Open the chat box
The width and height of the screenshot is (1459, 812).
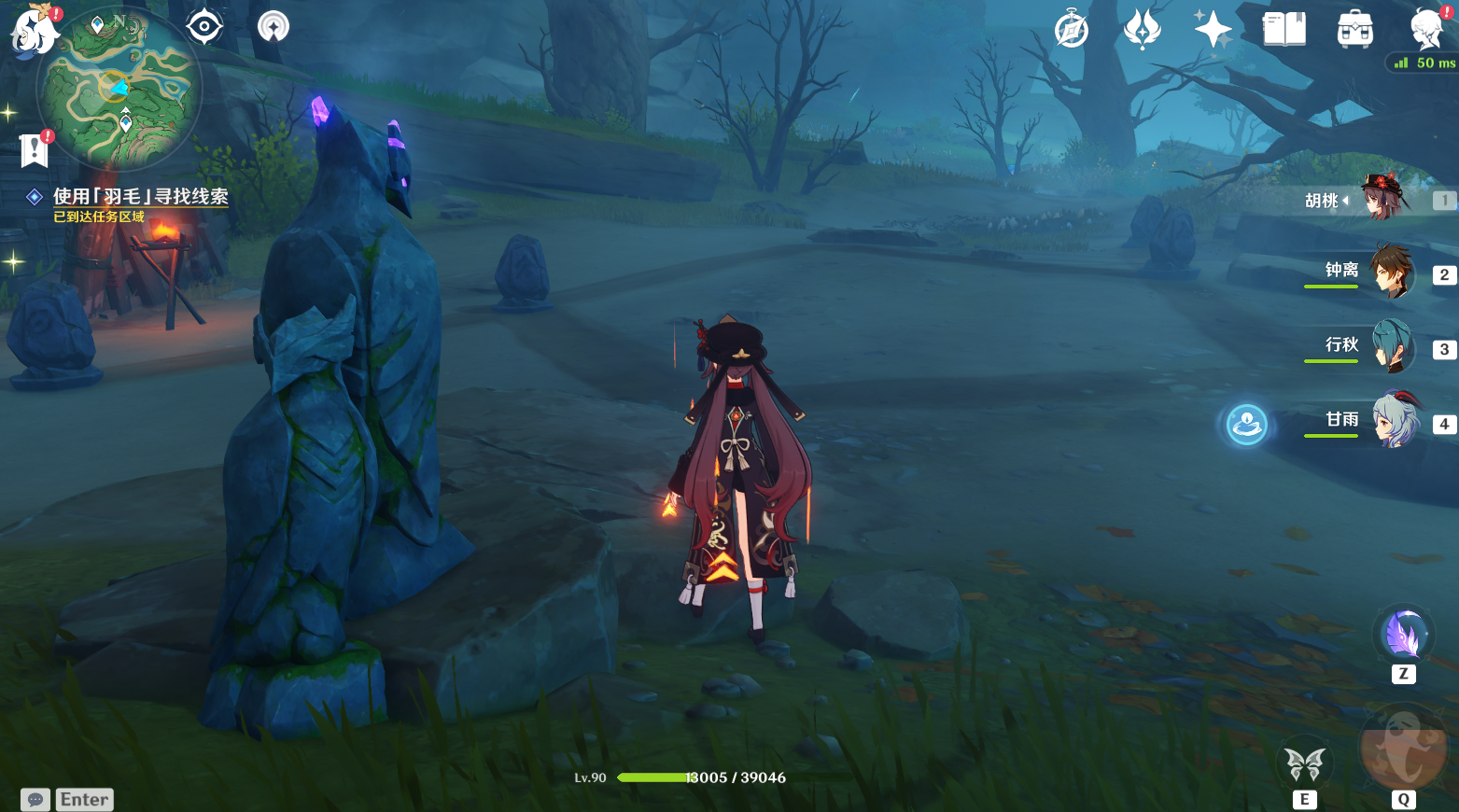(x=35, y=800)
